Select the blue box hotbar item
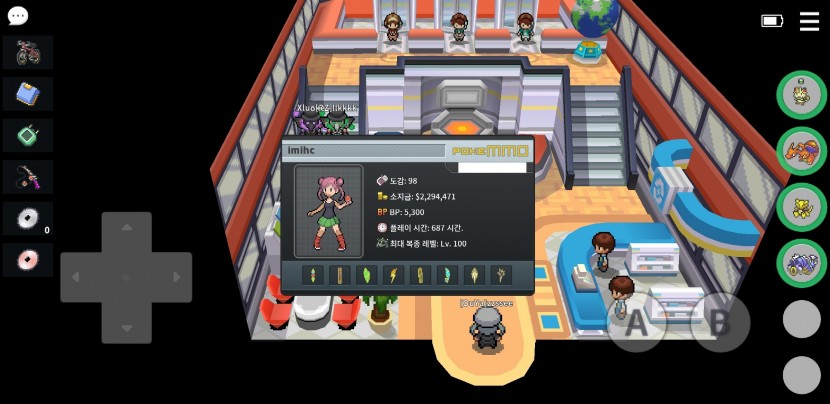This screenshot has width=830, height=404. pos(28,94)
